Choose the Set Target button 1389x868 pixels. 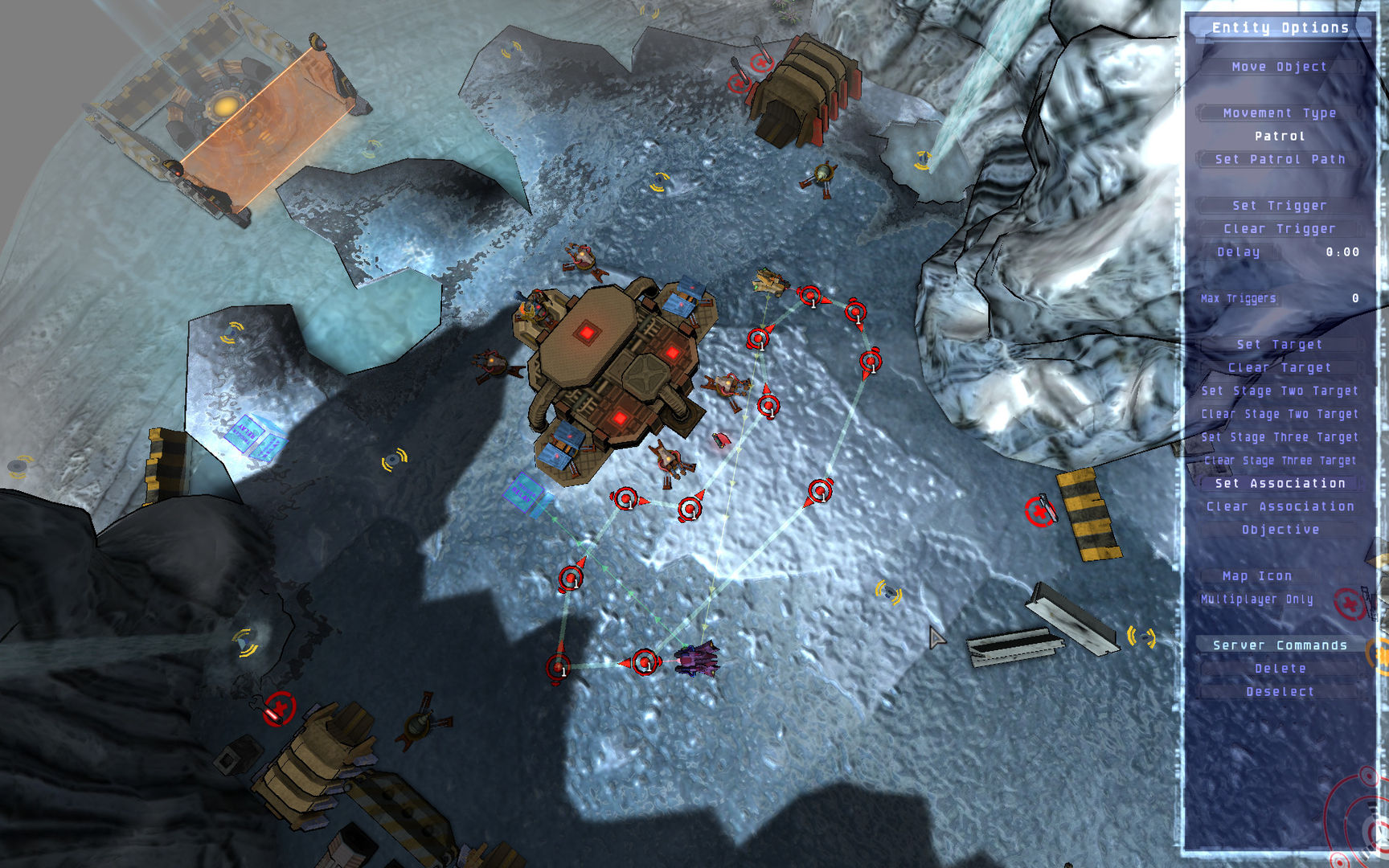coord(1279,345)
